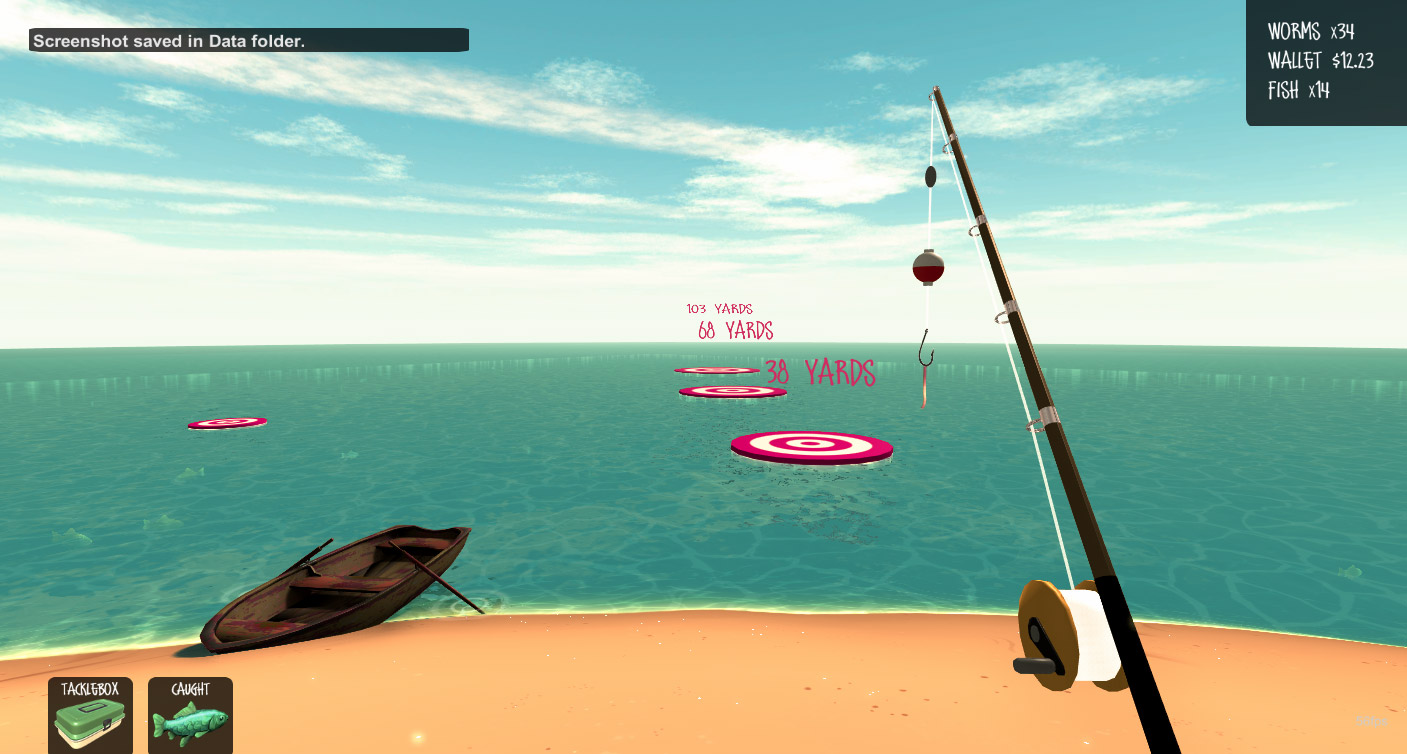The image size is (1407, 754).
Task: Open the Tacklebox
Action: 90,716
